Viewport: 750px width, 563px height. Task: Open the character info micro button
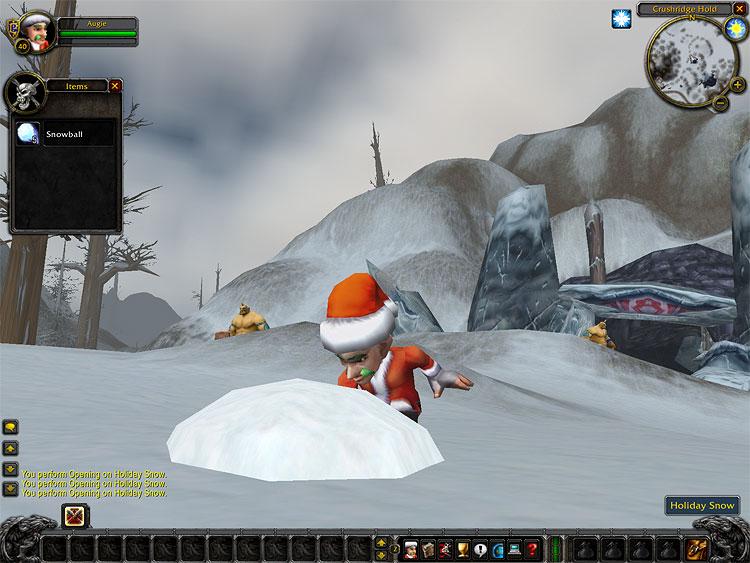411,548
